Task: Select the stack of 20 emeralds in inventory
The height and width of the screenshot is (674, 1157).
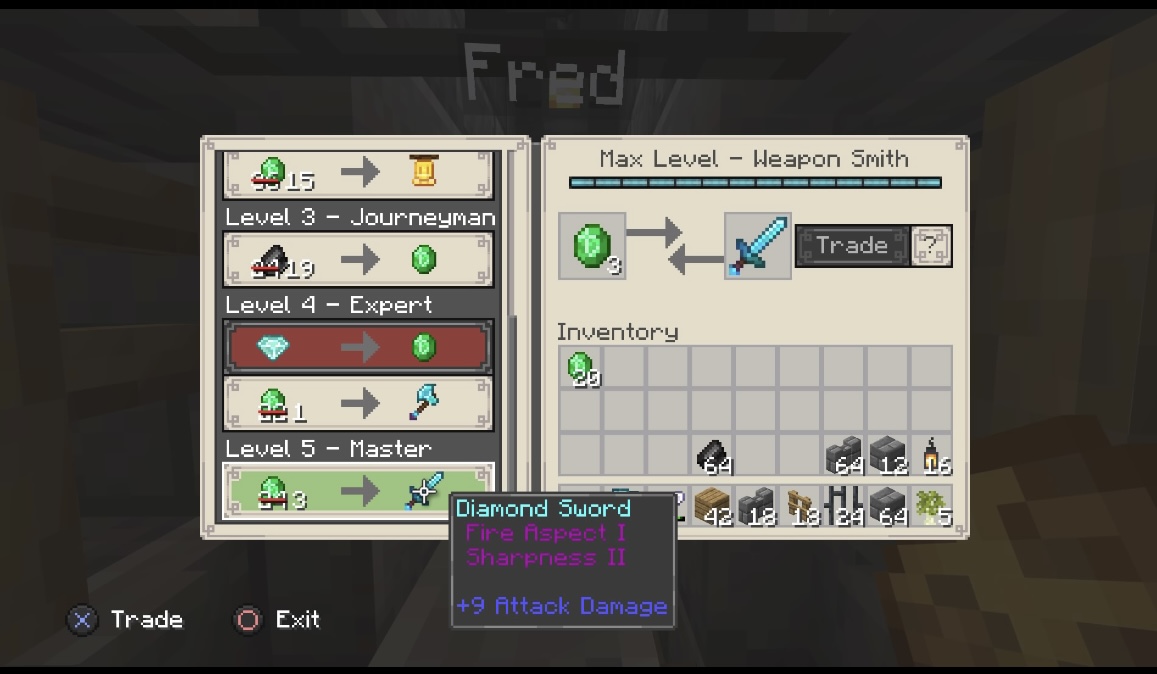Action: click(580, 368)
